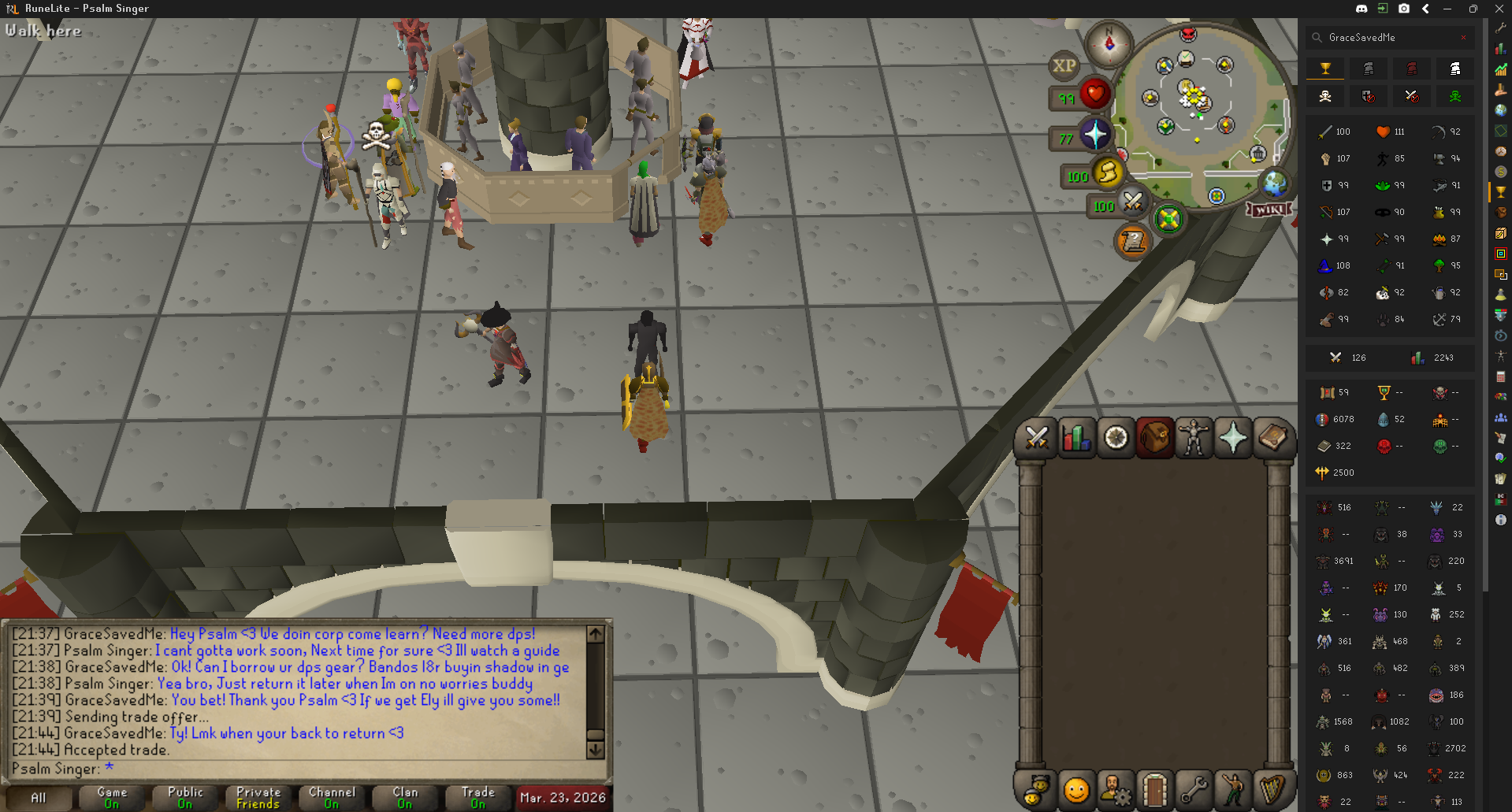Click the compass to face north
Screen dimensions: 1512x812
1109,43
